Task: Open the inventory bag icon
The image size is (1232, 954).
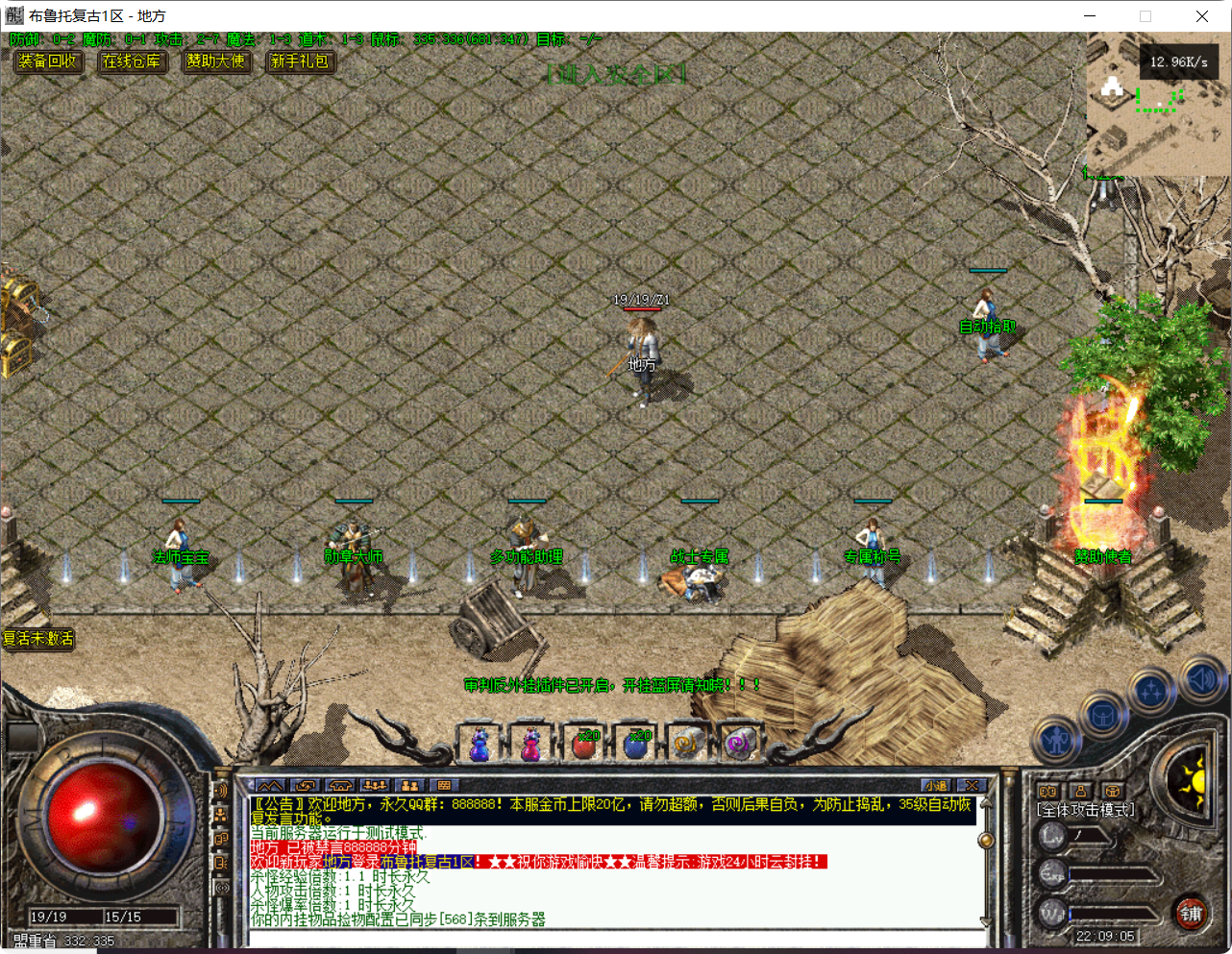Action: tap(1102, 716)
